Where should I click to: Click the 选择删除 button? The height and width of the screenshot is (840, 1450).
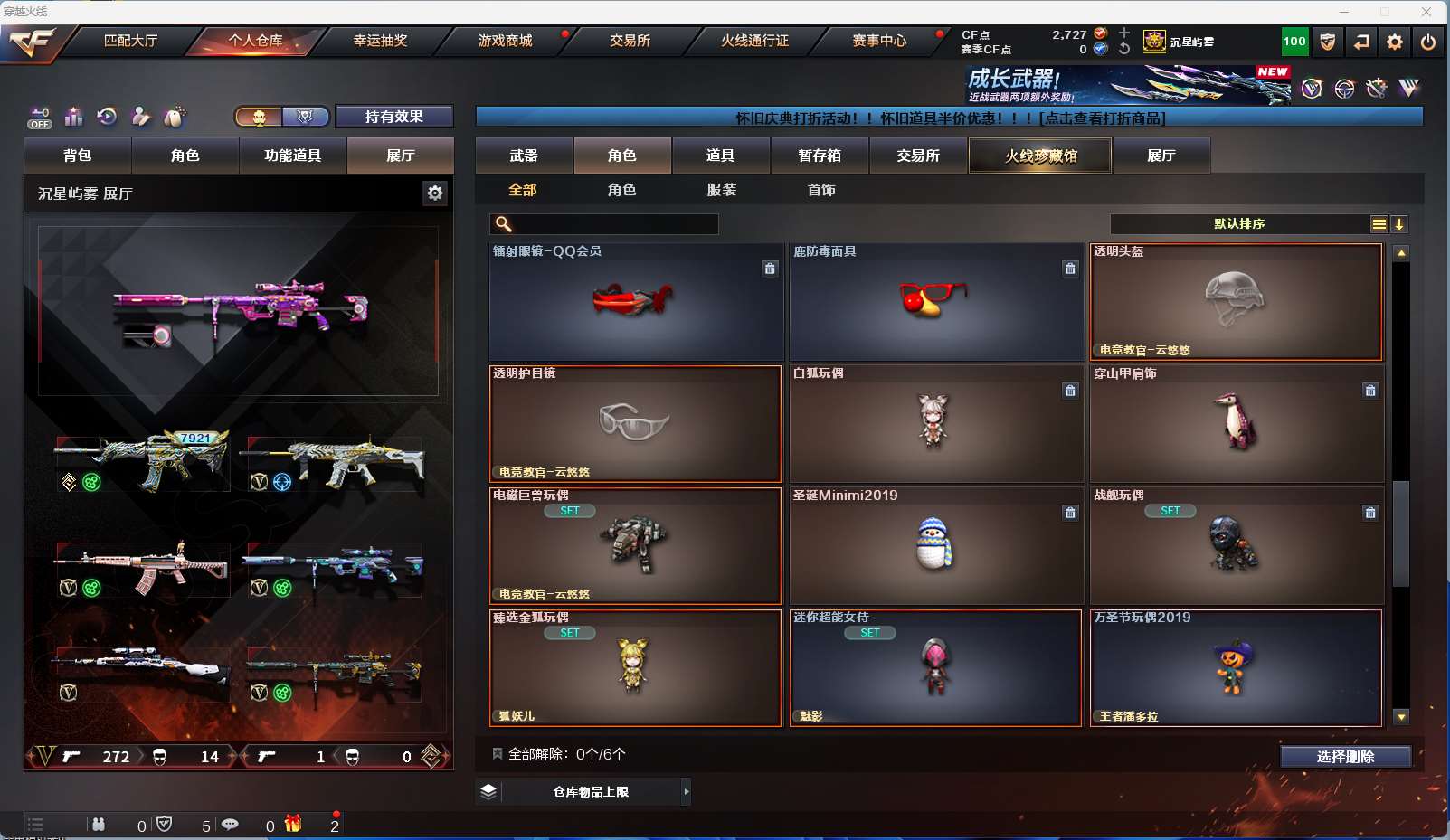[1345, 757]
